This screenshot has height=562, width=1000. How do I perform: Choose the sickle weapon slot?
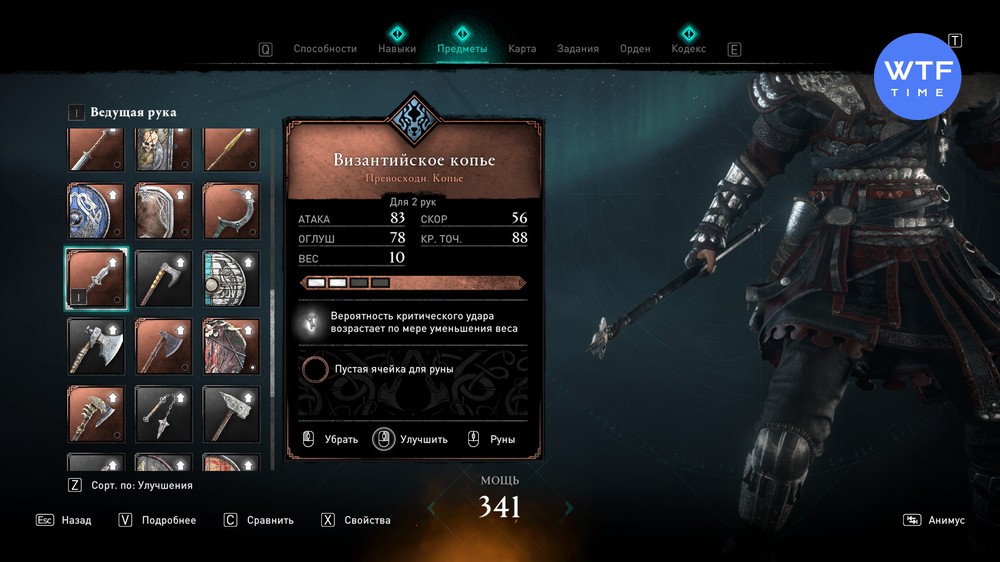point(231,209)
